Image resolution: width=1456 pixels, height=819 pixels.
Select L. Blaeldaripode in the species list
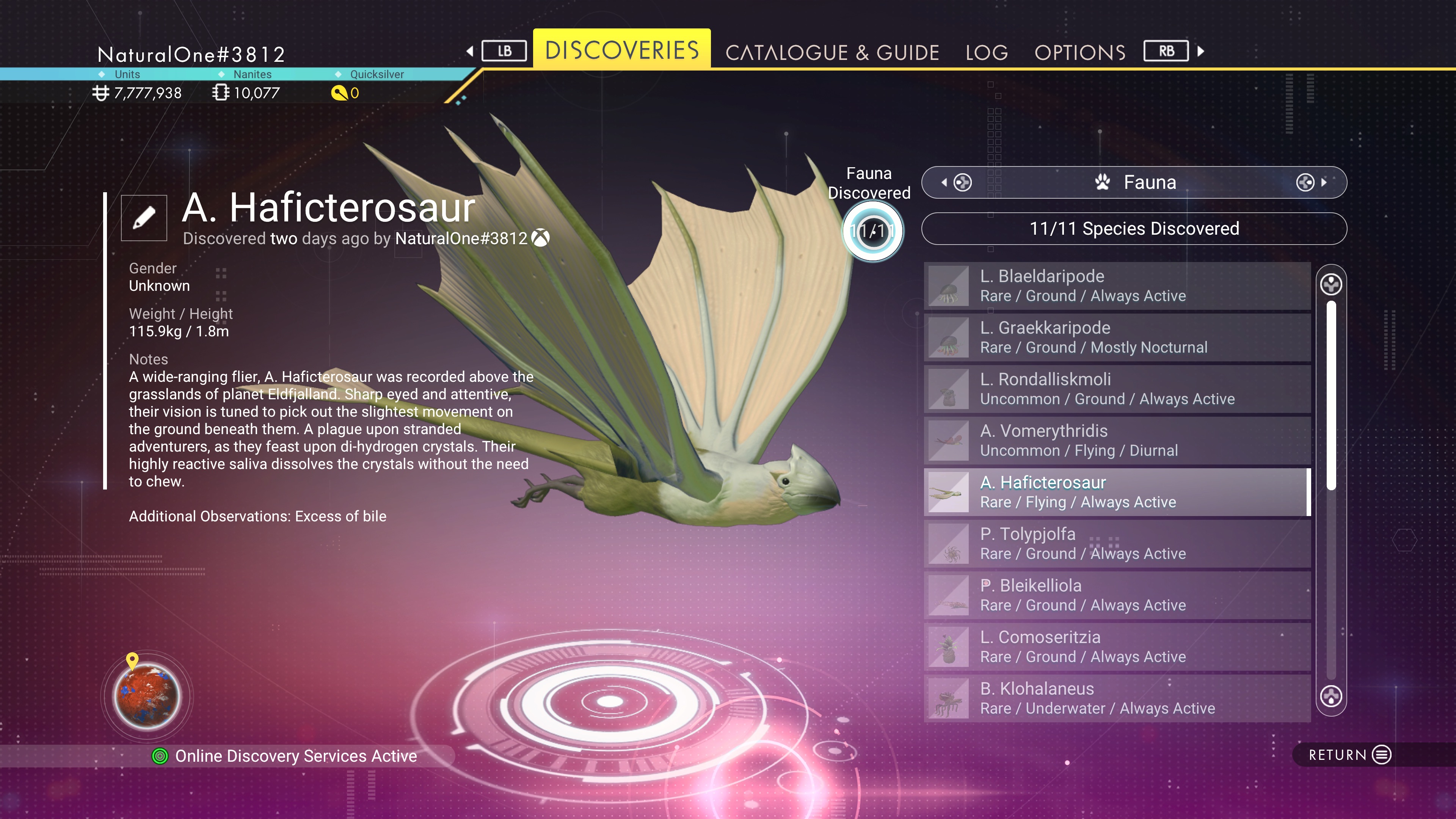pos(1117,286)
